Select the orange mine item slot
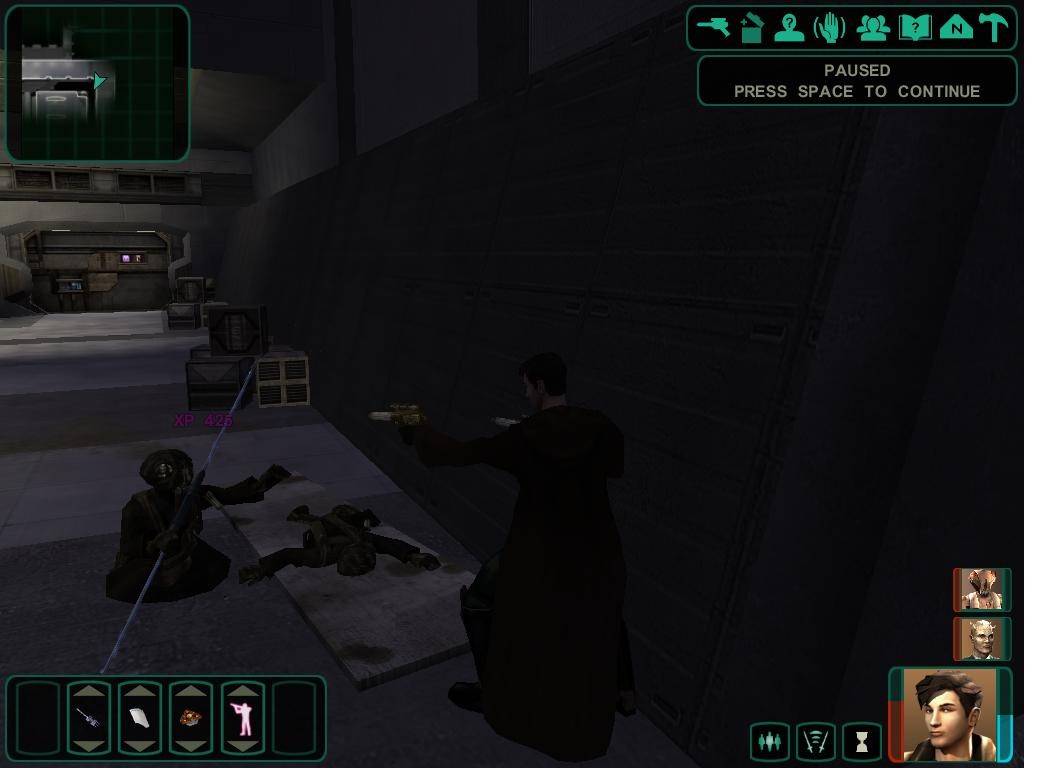Viewport: 1044px width, 768px height. [x=191, y=718]
